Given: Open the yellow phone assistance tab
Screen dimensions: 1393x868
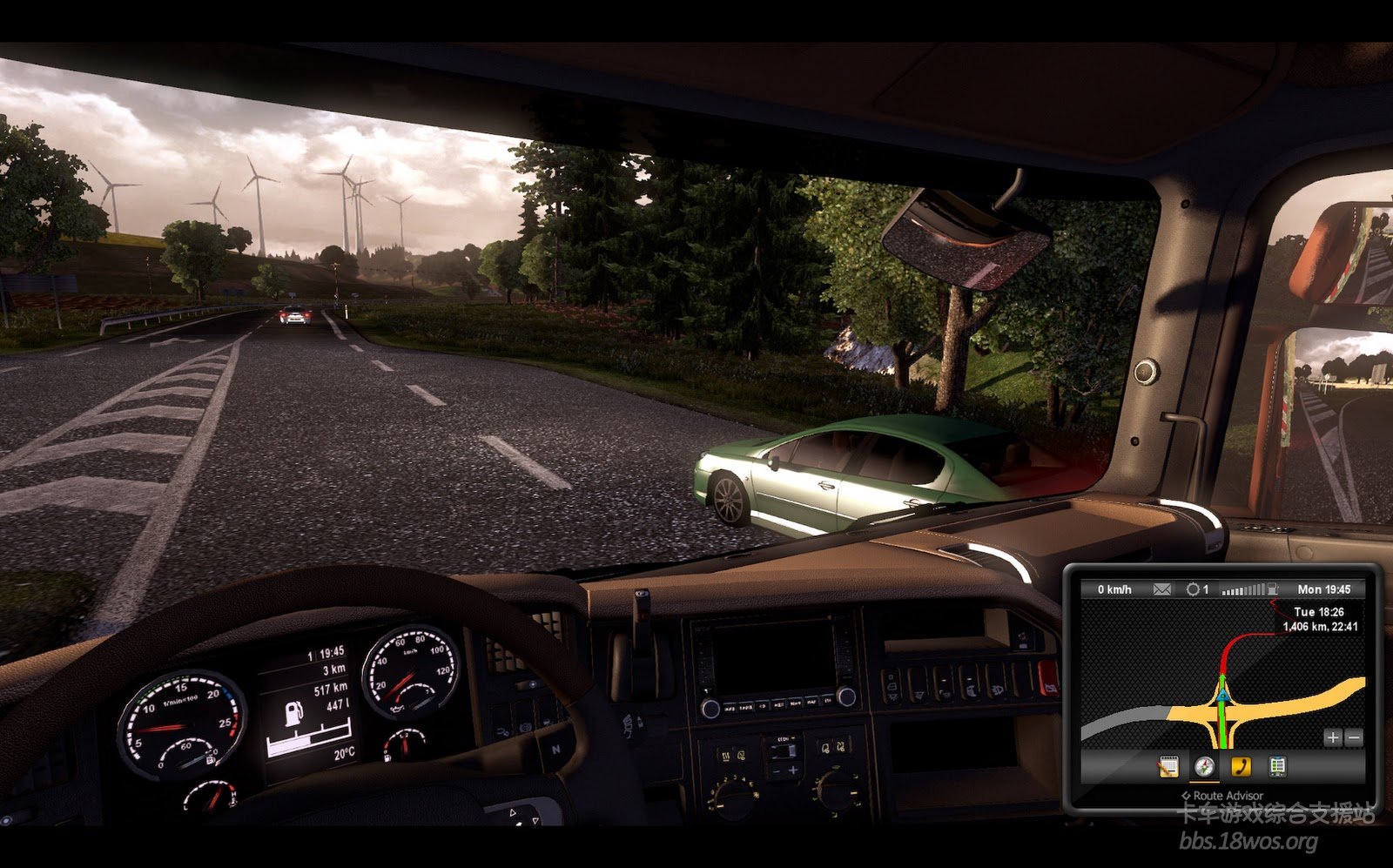Looking at the screenshot, I should (x=1241, y=766).
